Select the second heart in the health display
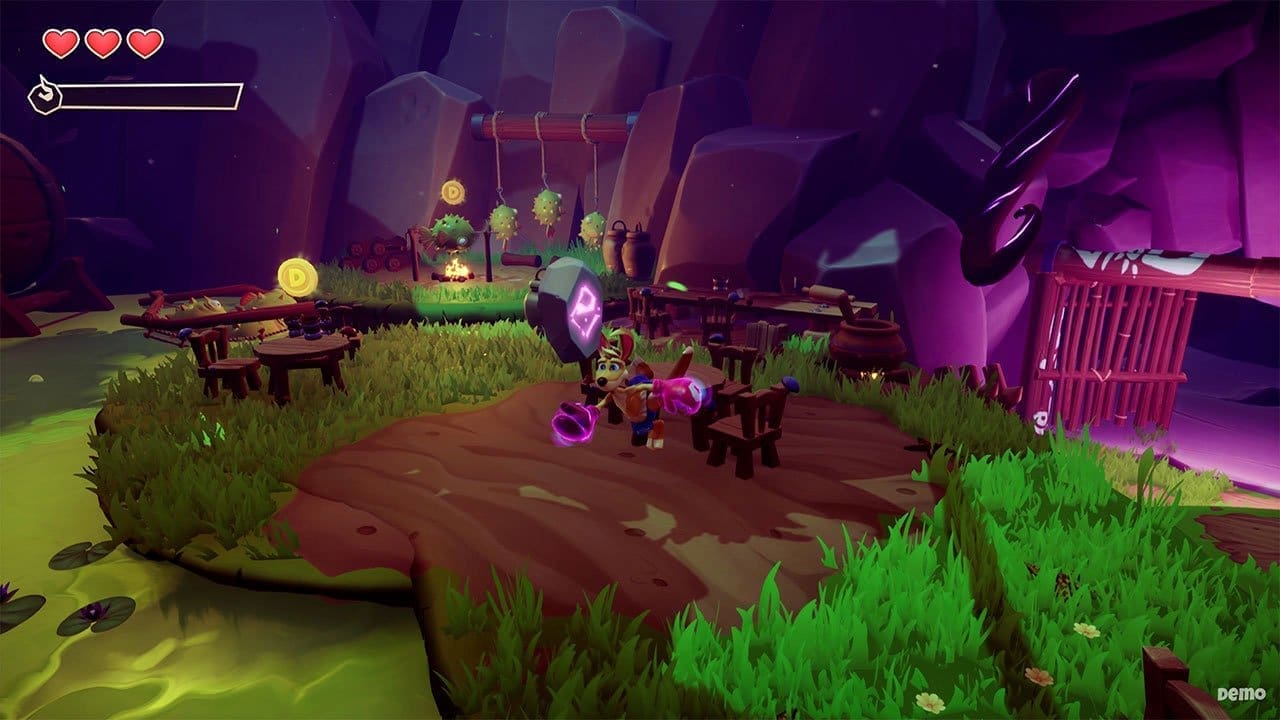The height and width of the screenshot is (720, 1280). coord(104,44)
